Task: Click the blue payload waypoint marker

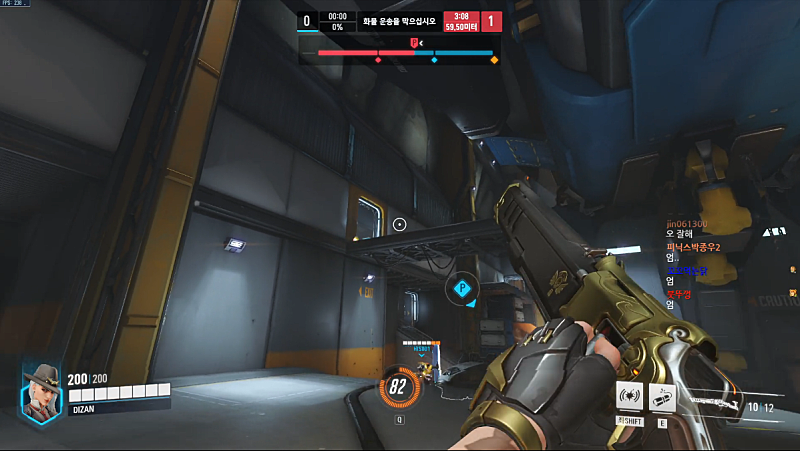Action: pos(462,289)
